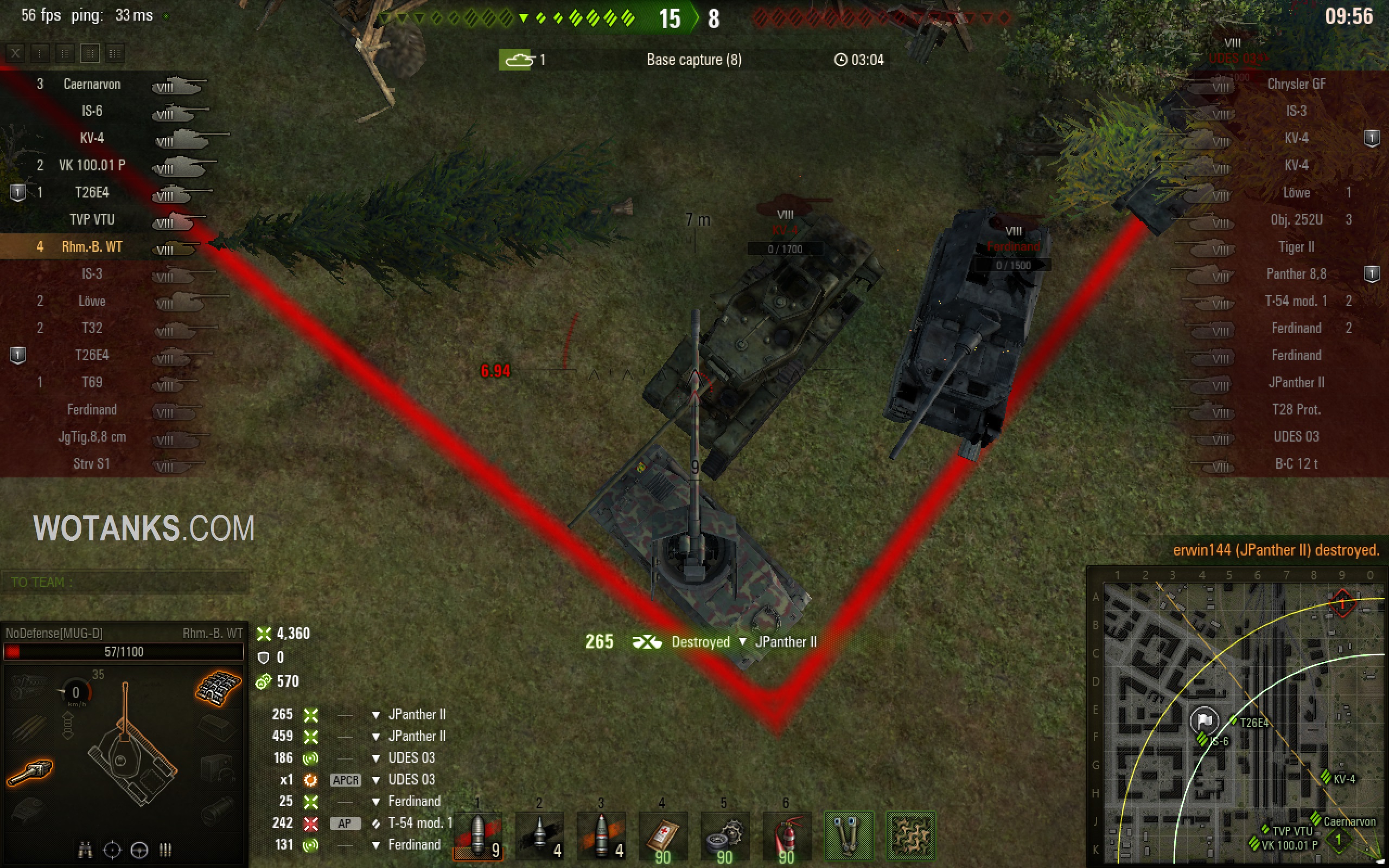The width and height of the screenshot is (1389, 868).
Task: Click the steering wheel driver icon
Action: 139,850
